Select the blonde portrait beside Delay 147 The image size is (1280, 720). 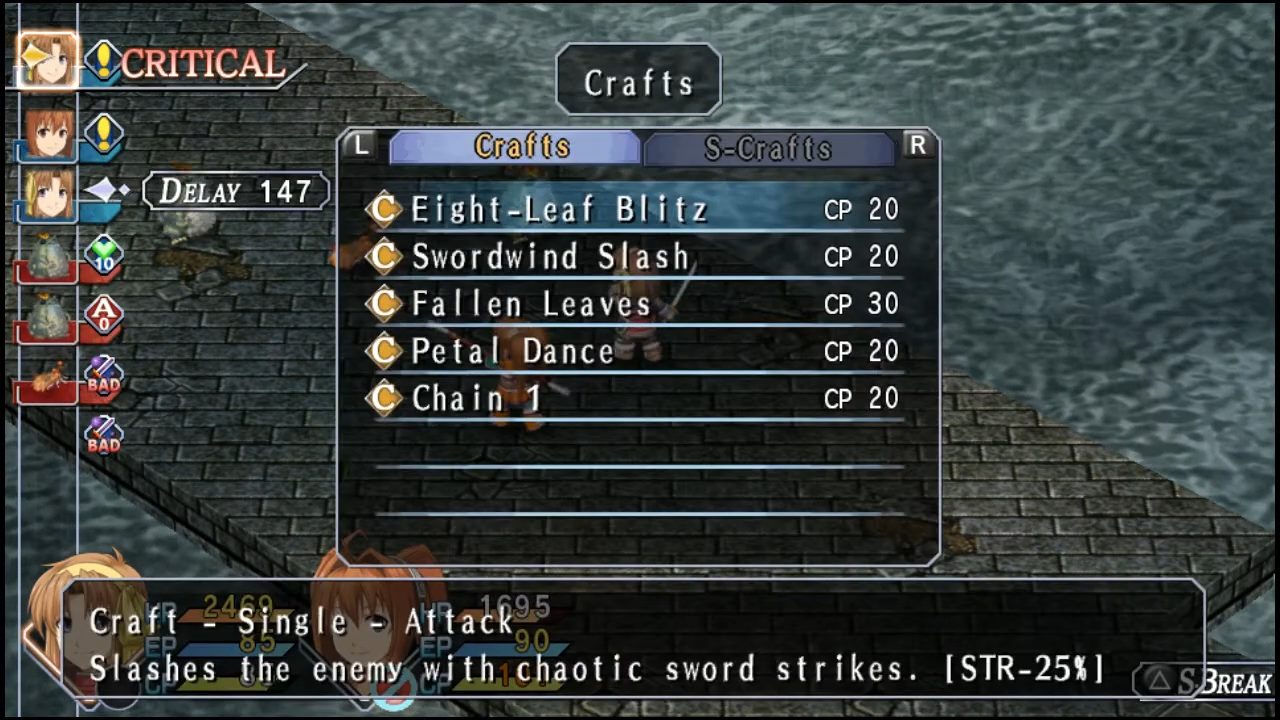point(48,193)
